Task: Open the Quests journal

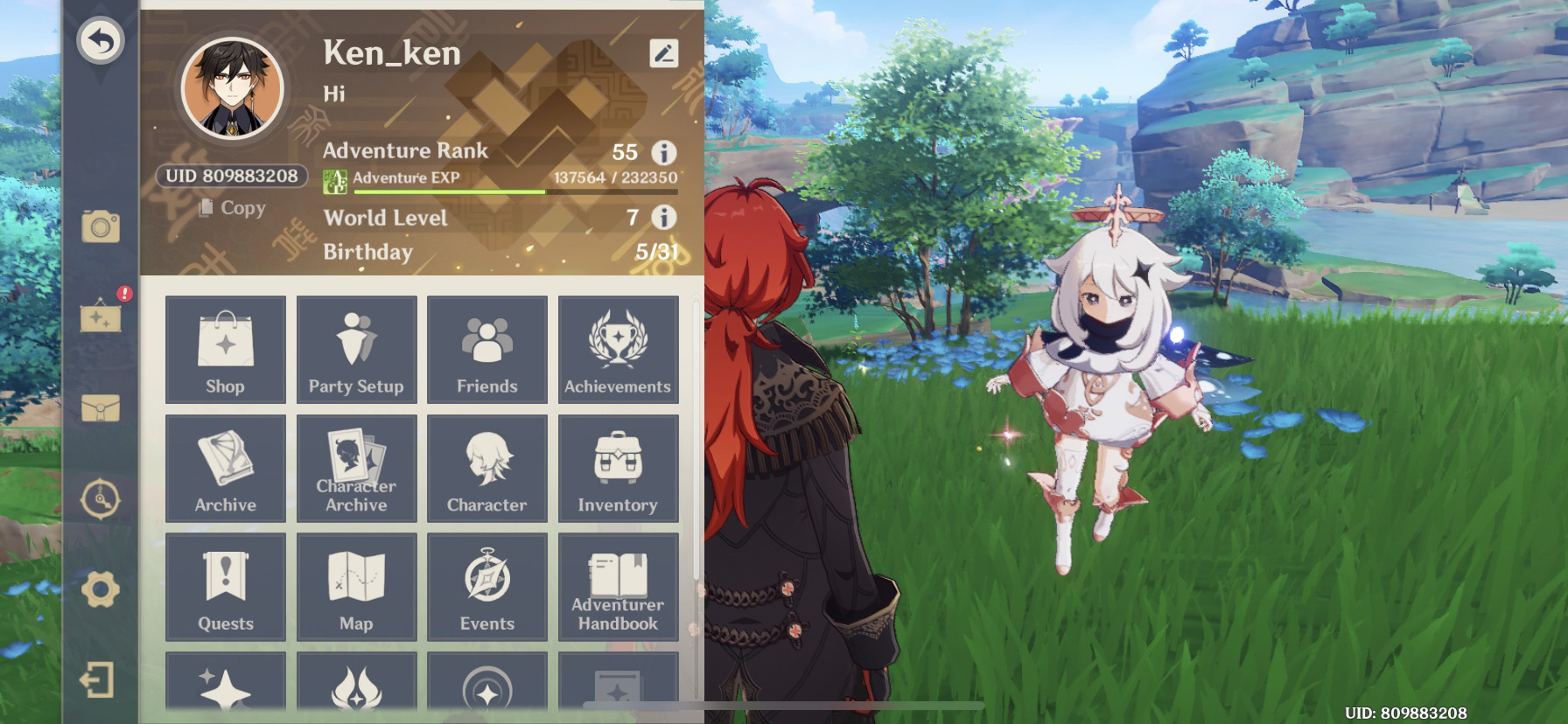Action: (225, 587)
